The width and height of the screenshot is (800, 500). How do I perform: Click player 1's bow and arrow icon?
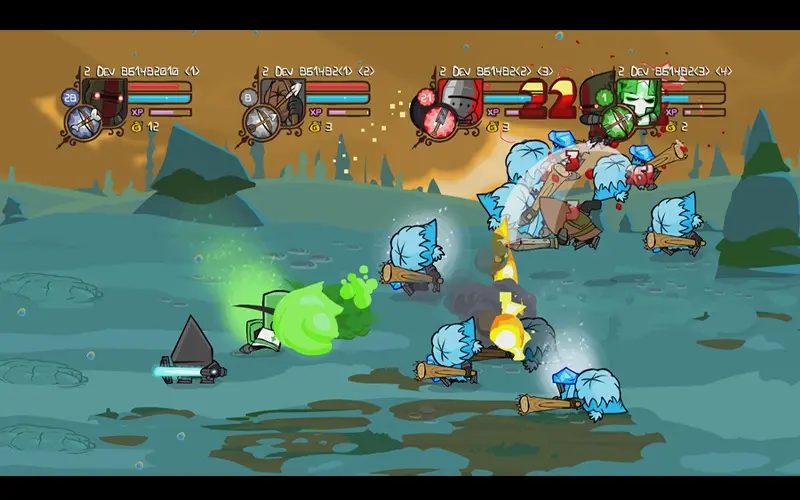(81, 123)
